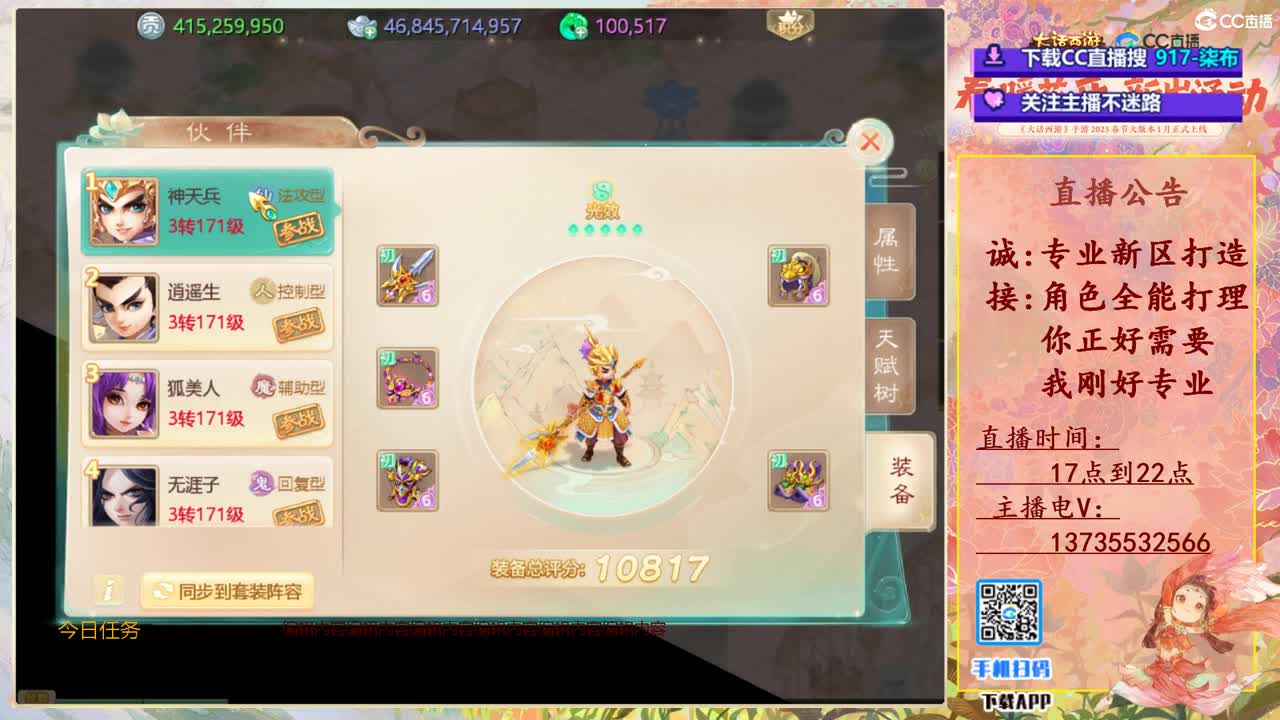The height and width of the screenshot is (720, 1280).
Task: Select the weapon equipment slot
Action: [408, 275]
